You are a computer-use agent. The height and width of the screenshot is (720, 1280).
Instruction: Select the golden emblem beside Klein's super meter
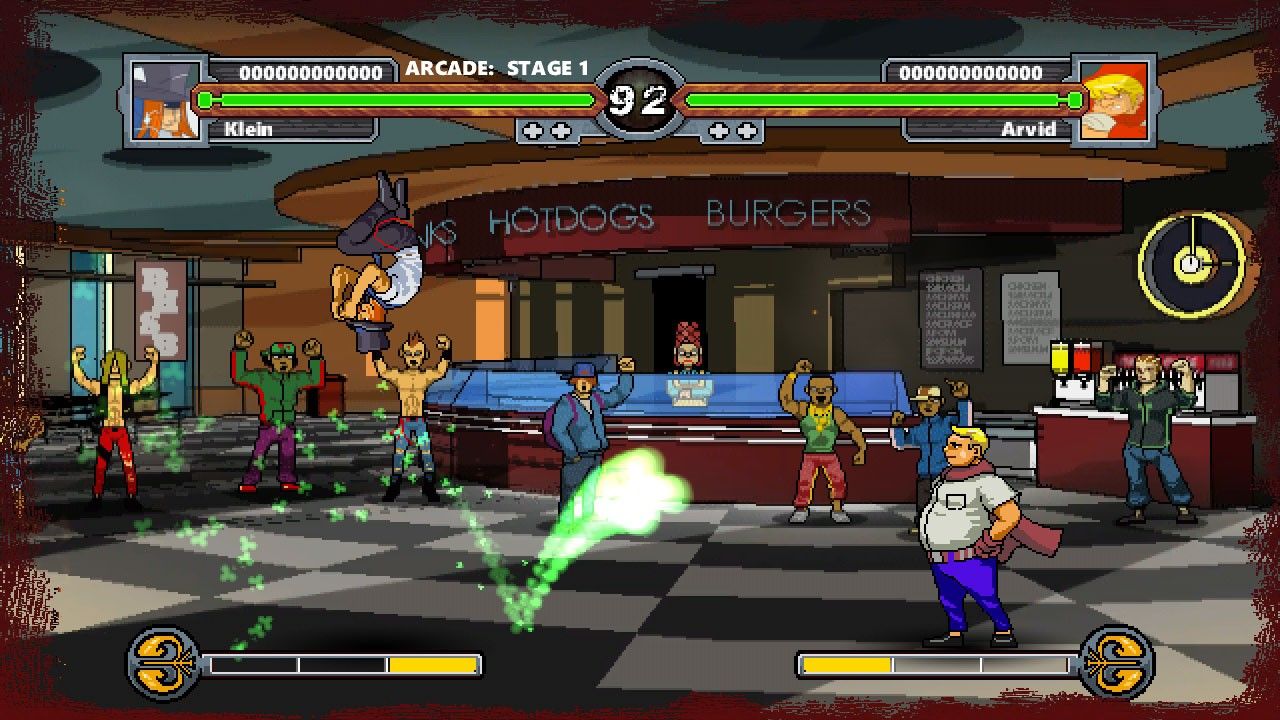coord(163,662)
